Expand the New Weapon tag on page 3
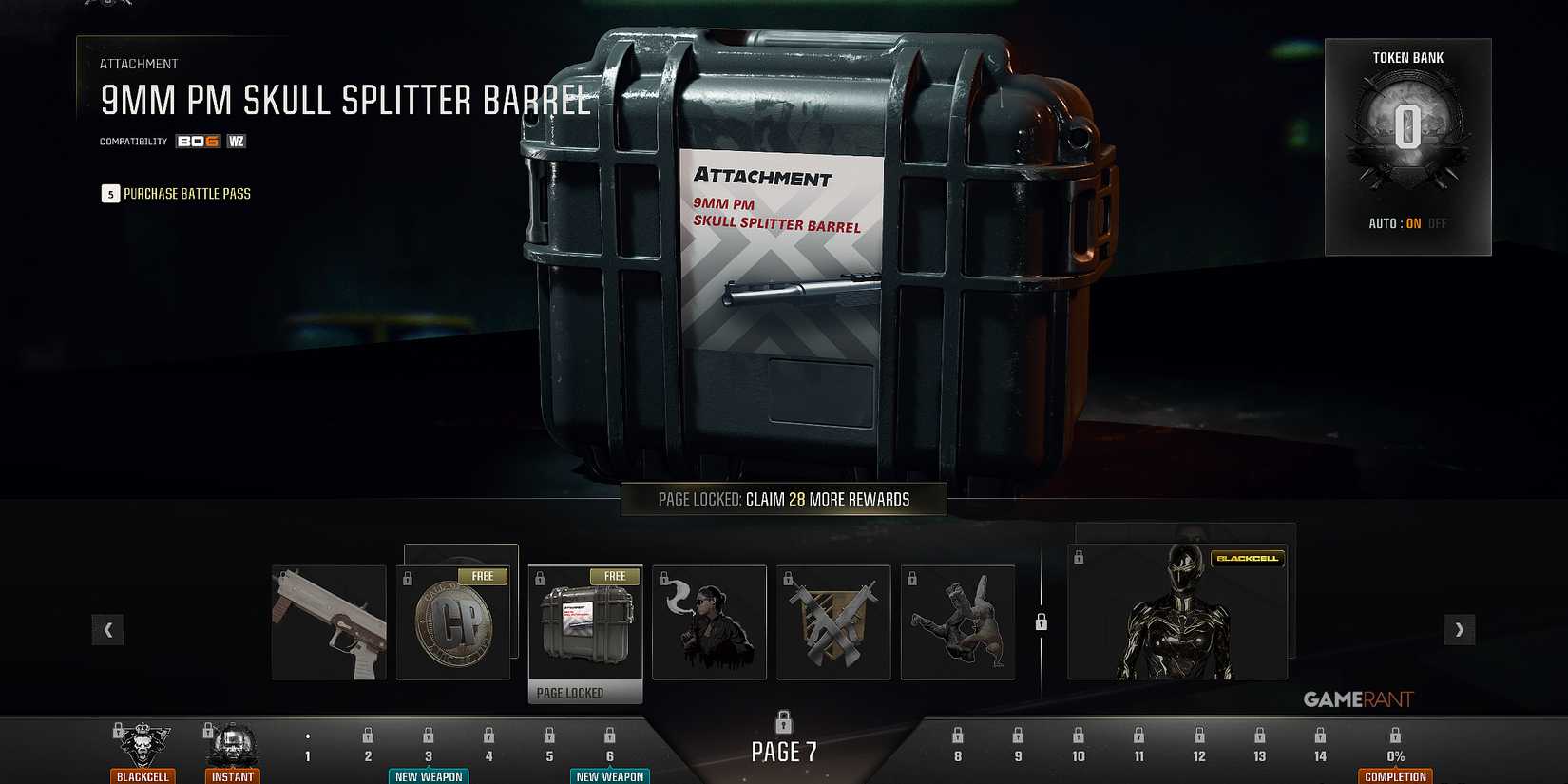 tap(429, 775)
